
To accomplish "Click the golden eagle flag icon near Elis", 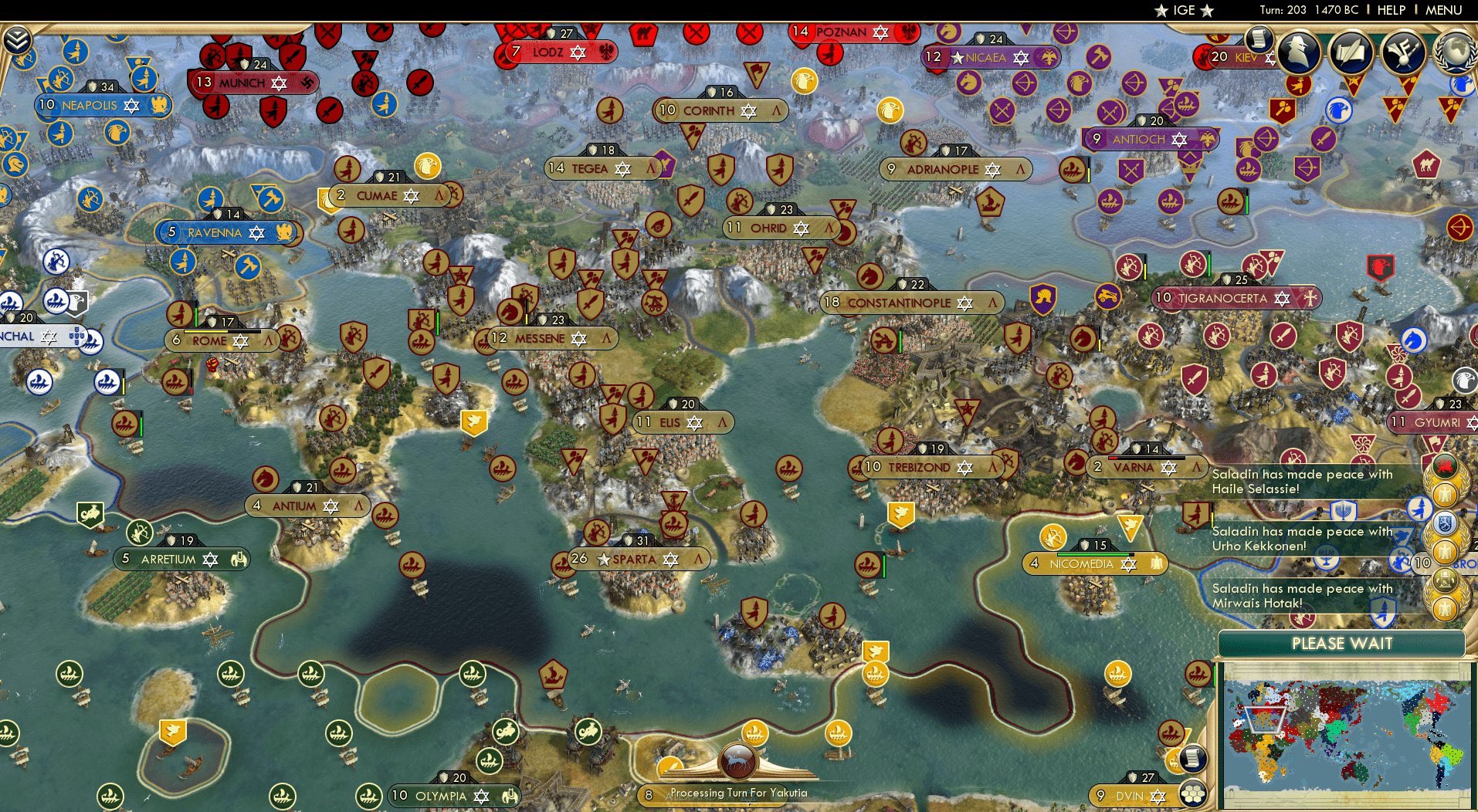I will [x=473, y=421].
